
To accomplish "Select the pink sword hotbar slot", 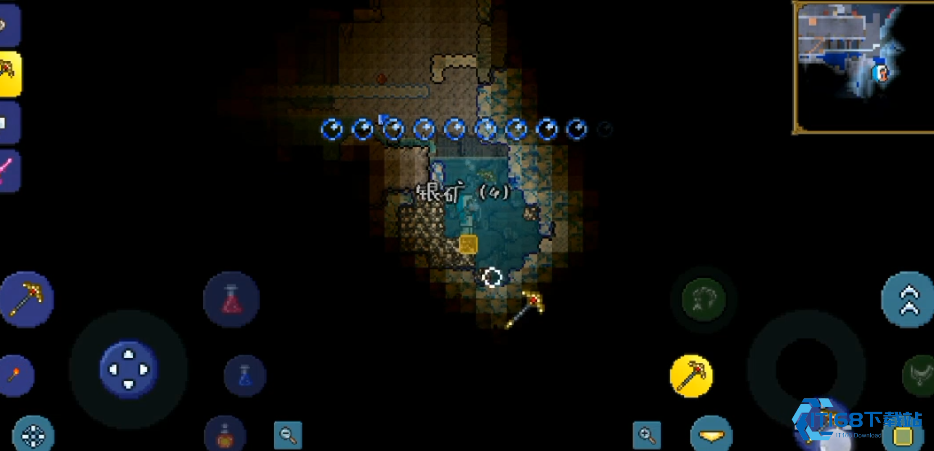I will click(x=8, y=170).
